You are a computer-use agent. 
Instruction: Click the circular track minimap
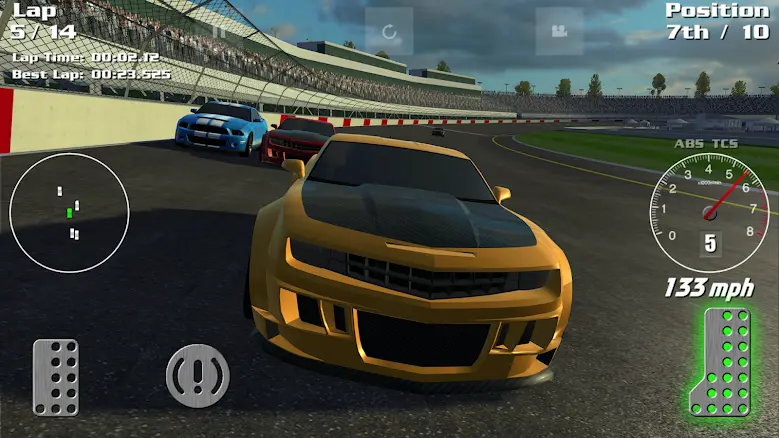(x=69, y=213)
